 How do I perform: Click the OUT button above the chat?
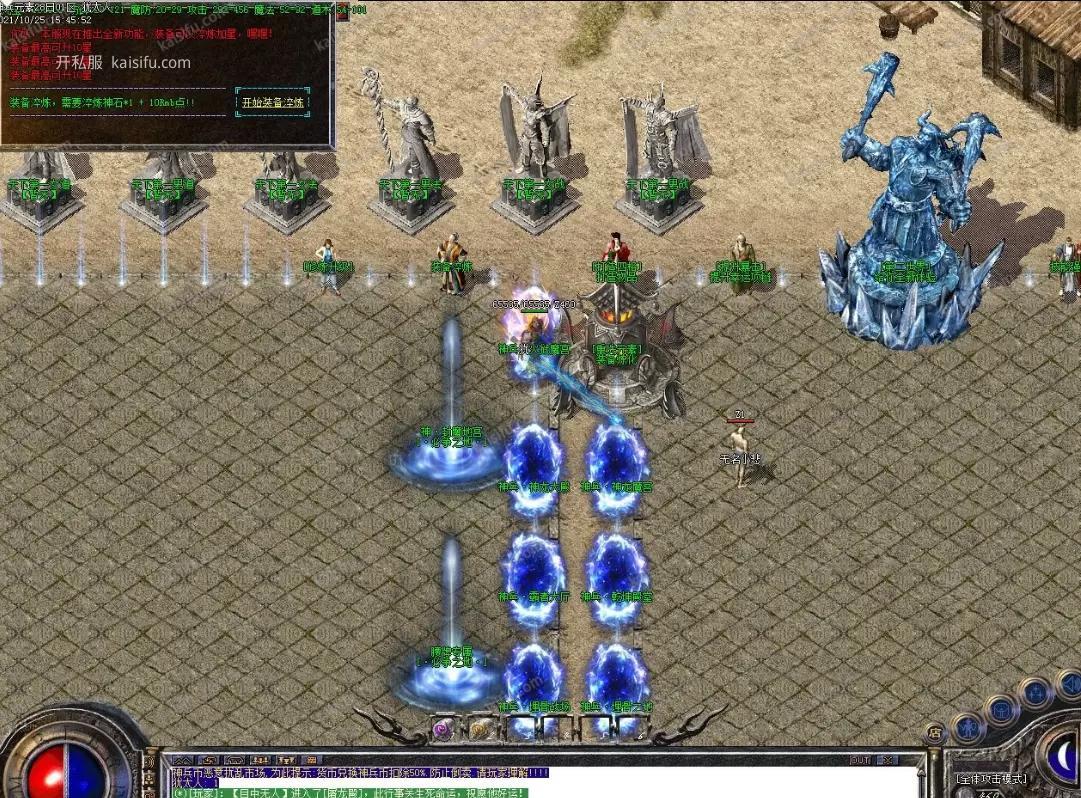859,760
